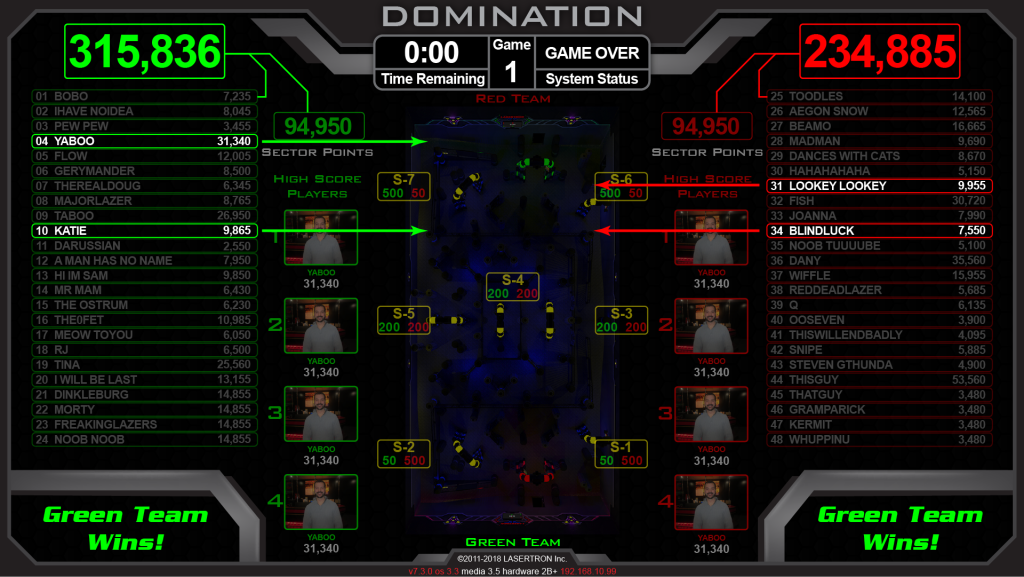Select the 48 WHUPPINU row
The width and height of the screenshot is (1024, 577).
tap(878, 439)
